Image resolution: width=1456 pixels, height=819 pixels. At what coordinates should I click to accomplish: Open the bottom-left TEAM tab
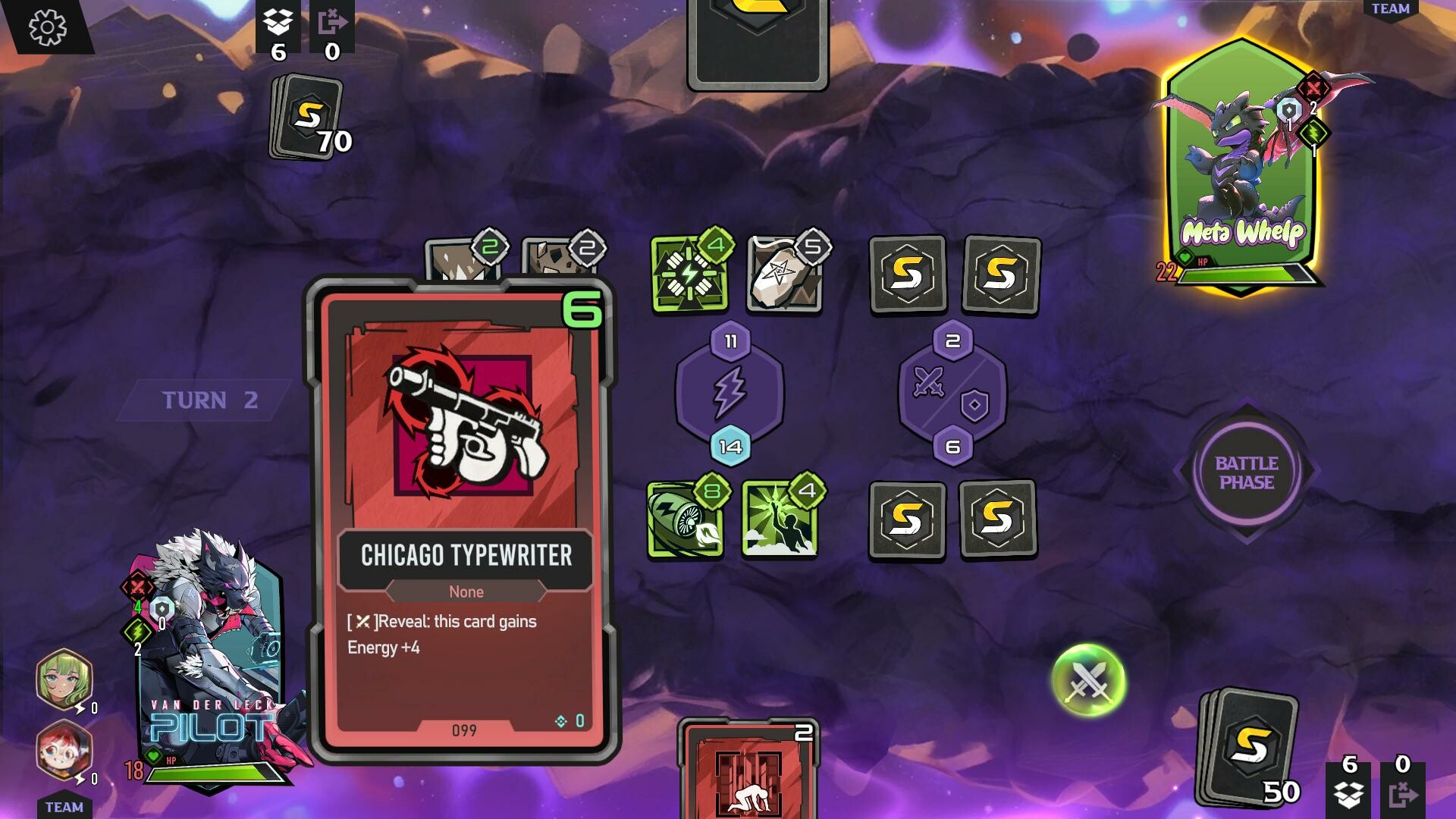coord(64,807)
